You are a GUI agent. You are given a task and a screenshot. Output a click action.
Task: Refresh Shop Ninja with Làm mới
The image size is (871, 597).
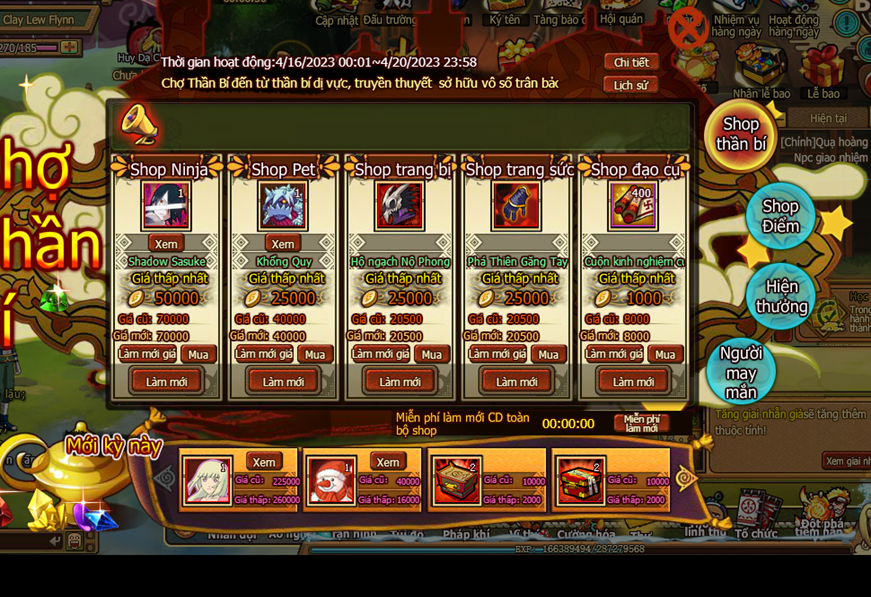tap(166, 381)
